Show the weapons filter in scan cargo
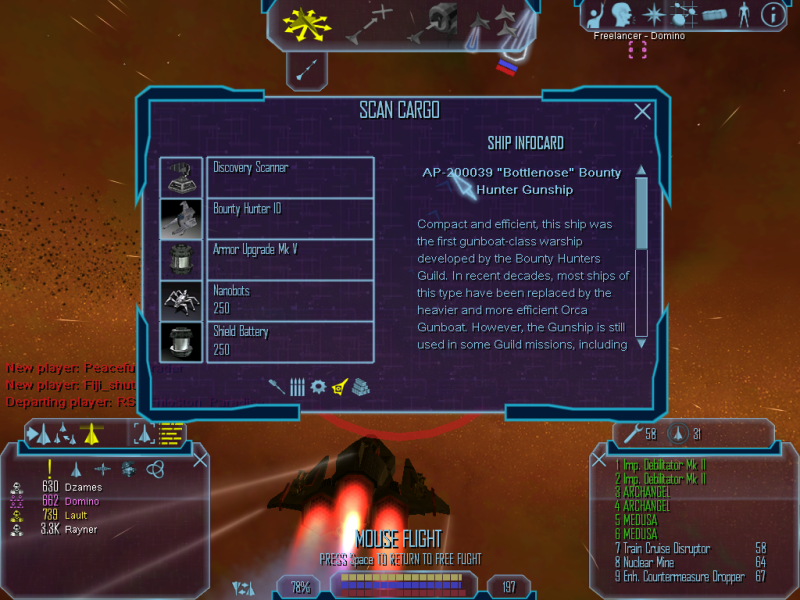Viewport: 800px width, 600px height. (x=277, y=386)
